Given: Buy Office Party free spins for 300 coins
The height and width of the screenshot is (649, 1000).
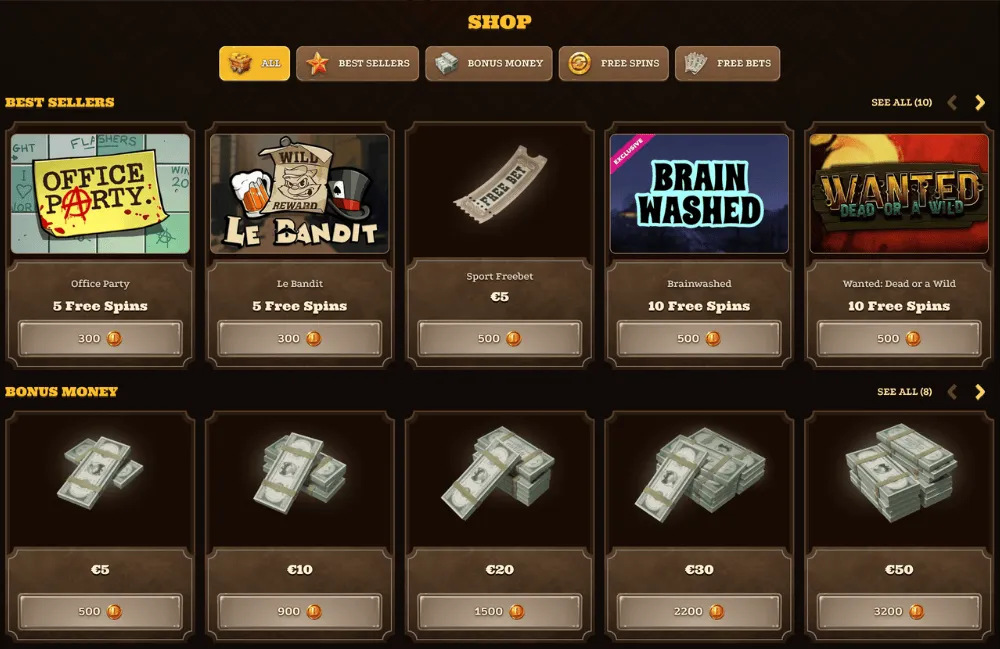Looking at the screenshot, I should tap(100, 339).
